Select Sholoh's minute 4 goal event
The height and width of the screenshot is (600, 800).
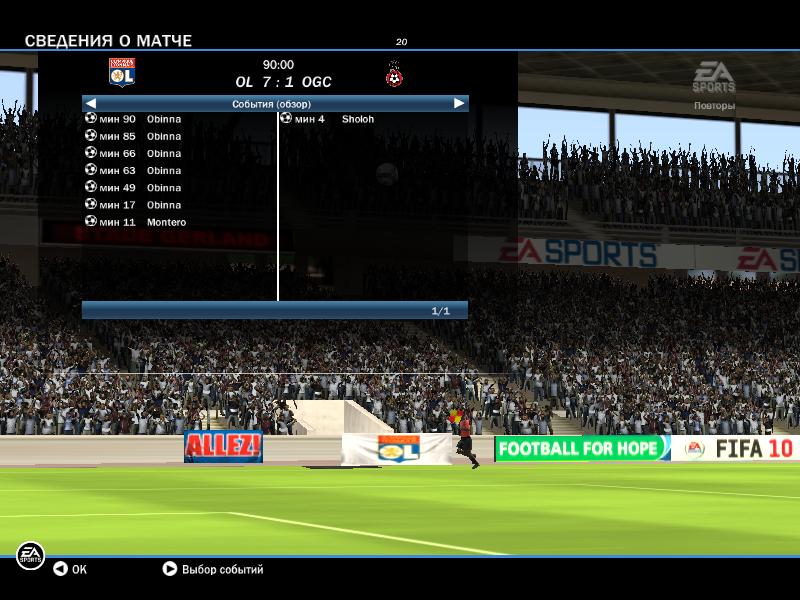pos(330,119)
